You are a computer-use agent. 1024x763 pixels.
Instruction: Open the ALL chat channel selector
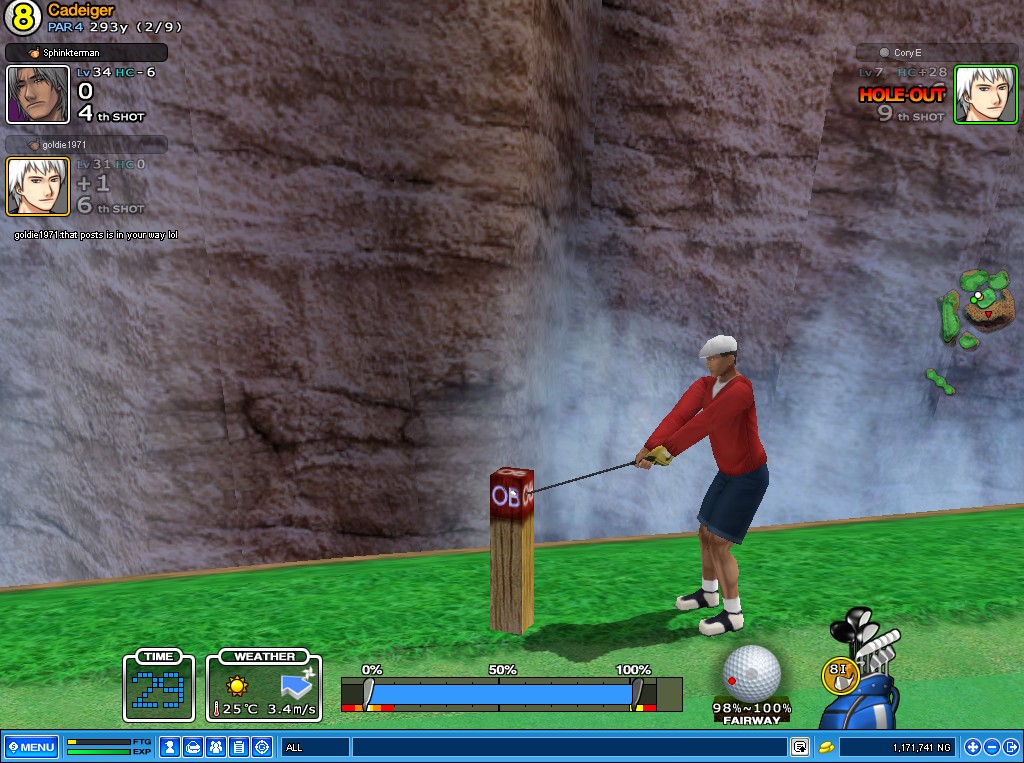(x=315, y=747)
